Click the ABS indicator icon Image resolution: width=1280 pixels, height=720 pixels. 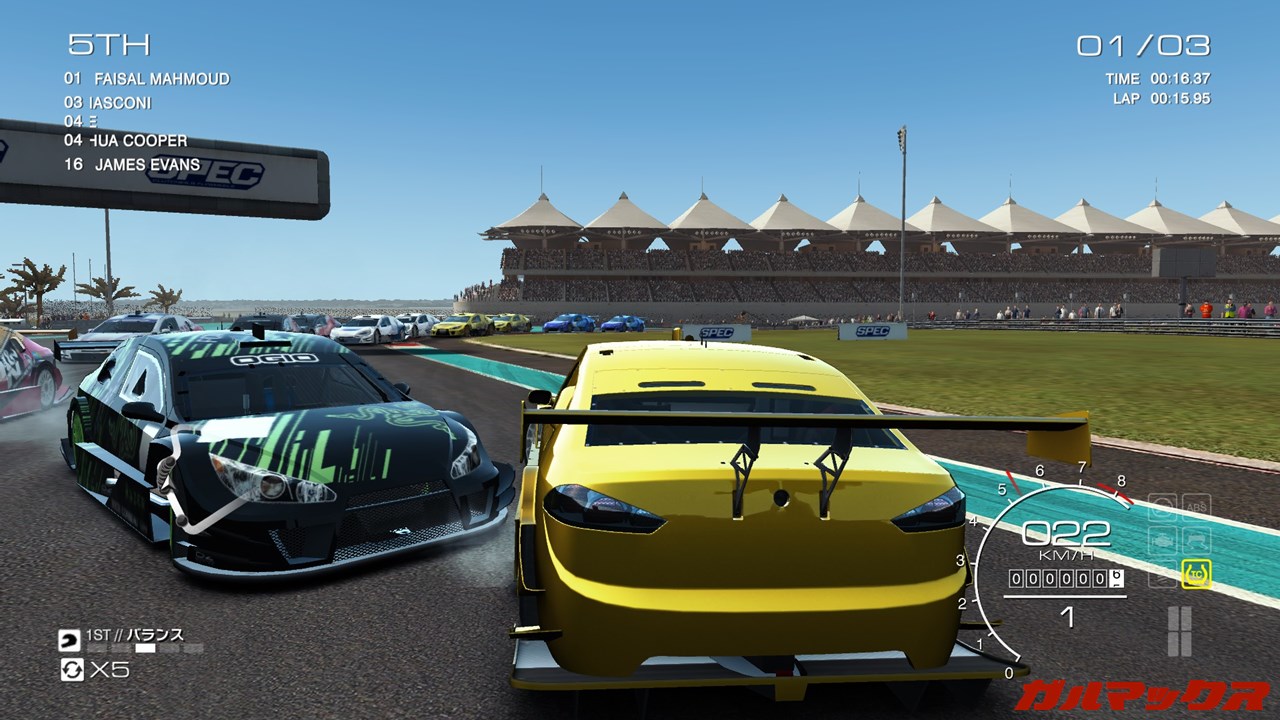1196,508
